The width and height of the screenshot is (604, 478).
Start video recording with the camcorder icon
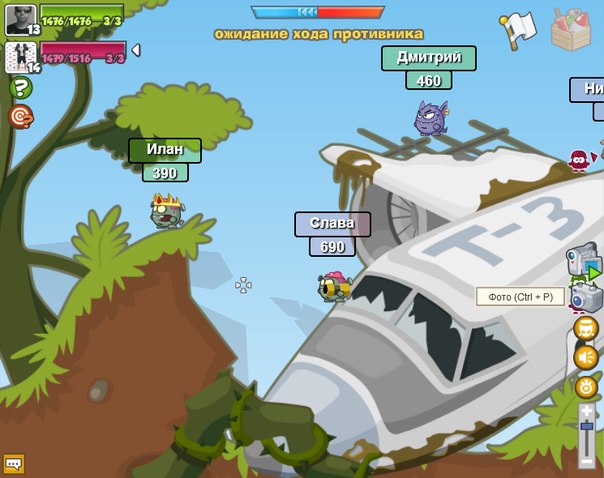click(x=584, y=262)
